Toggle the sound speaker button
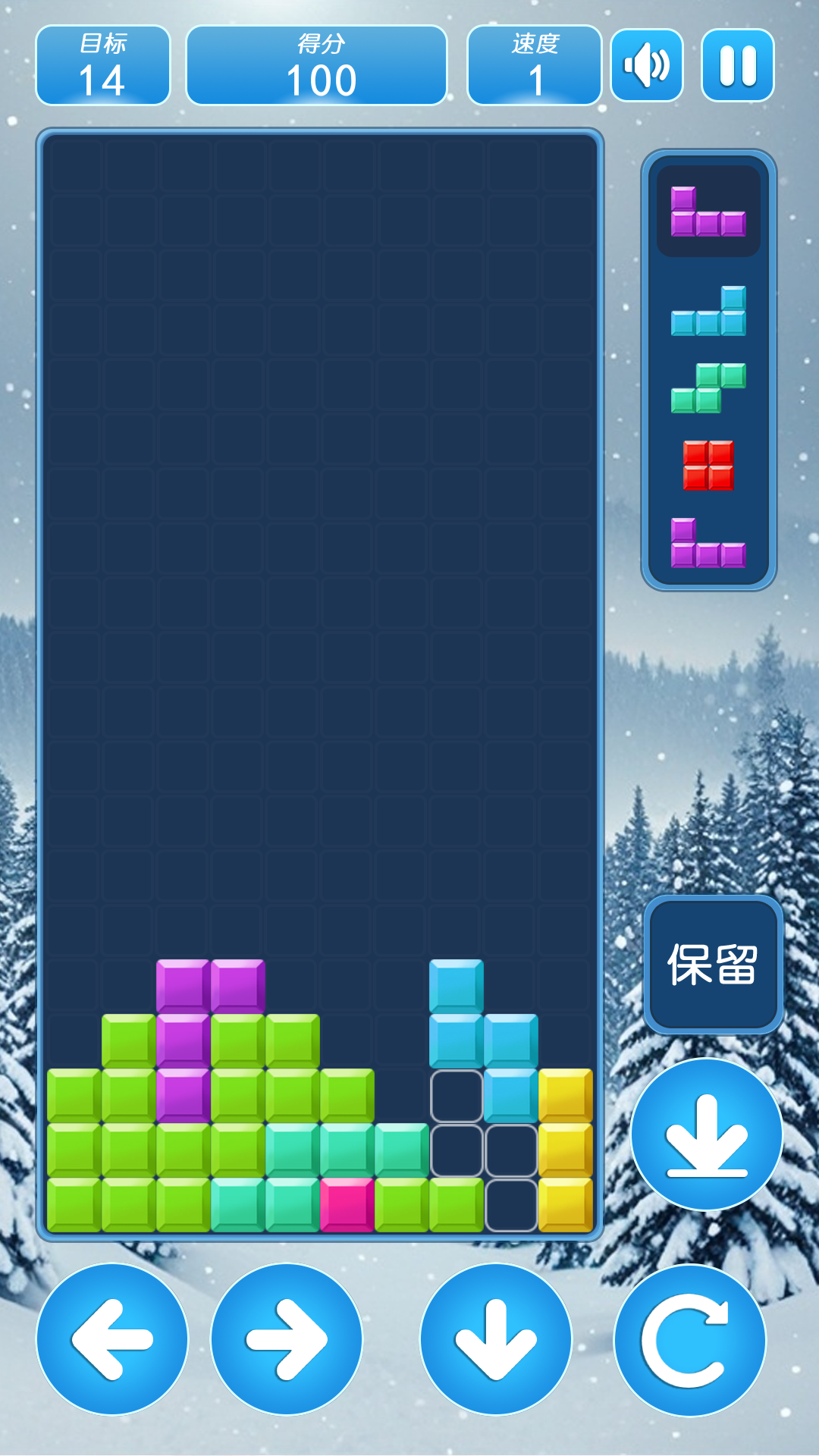The height and width of the screenshot is (1456, 819). (646, 65)
